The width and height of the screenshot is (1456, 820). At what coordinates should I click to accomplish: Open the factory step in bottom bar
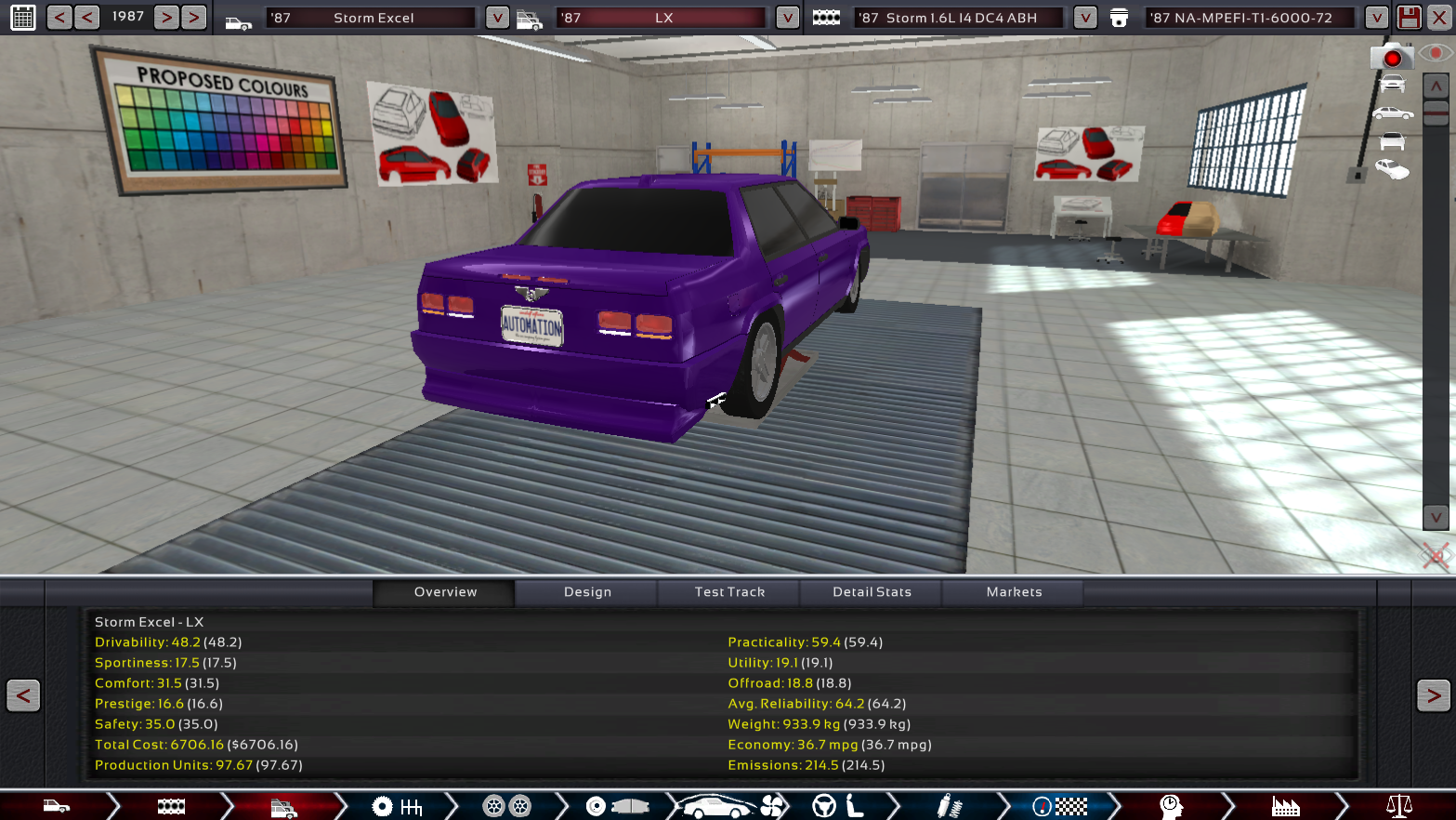pos(1285,806)
